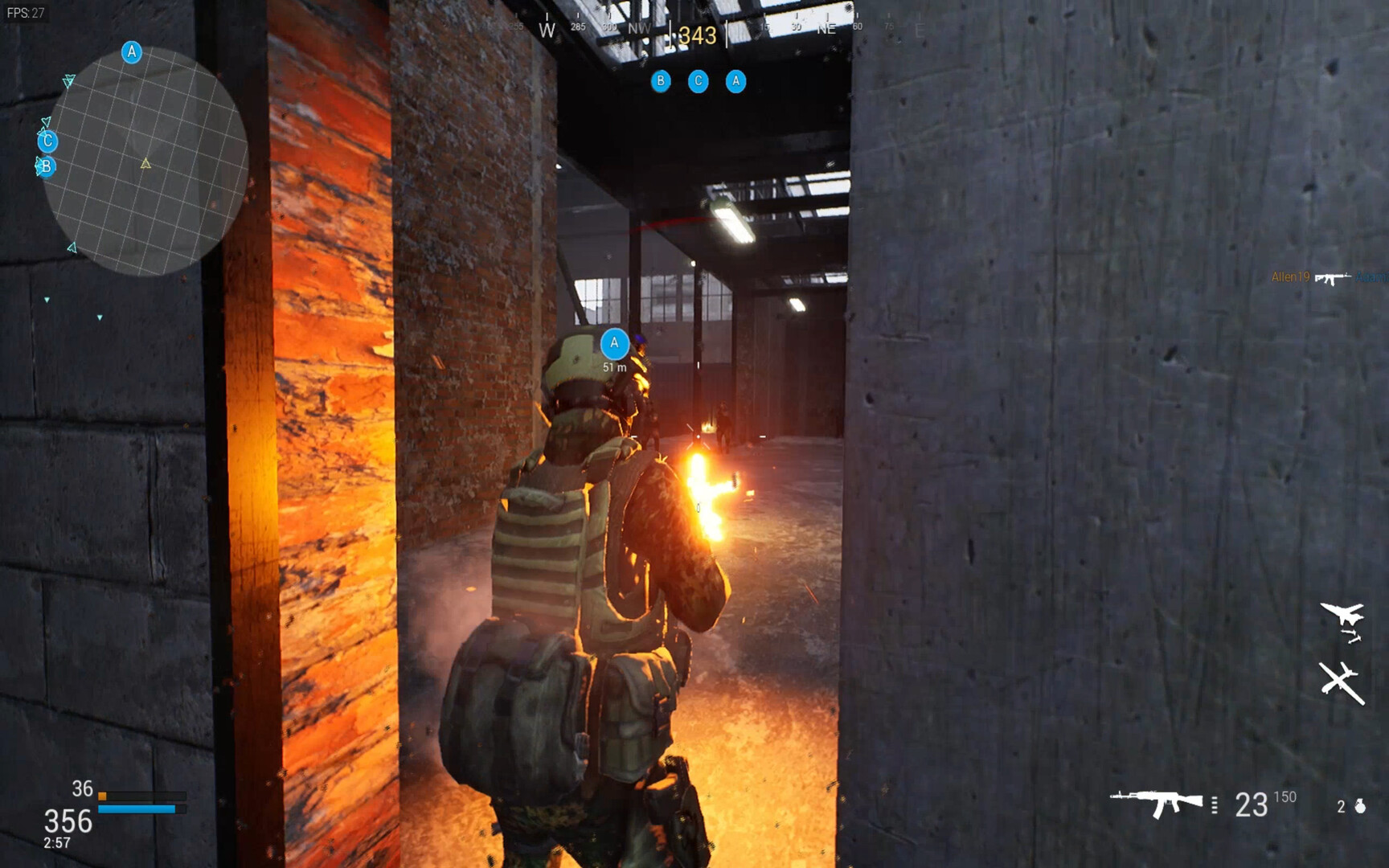Click the kill feed entry for Allen19
This screenshot has width=1389, height=868.
[1328, 277]
